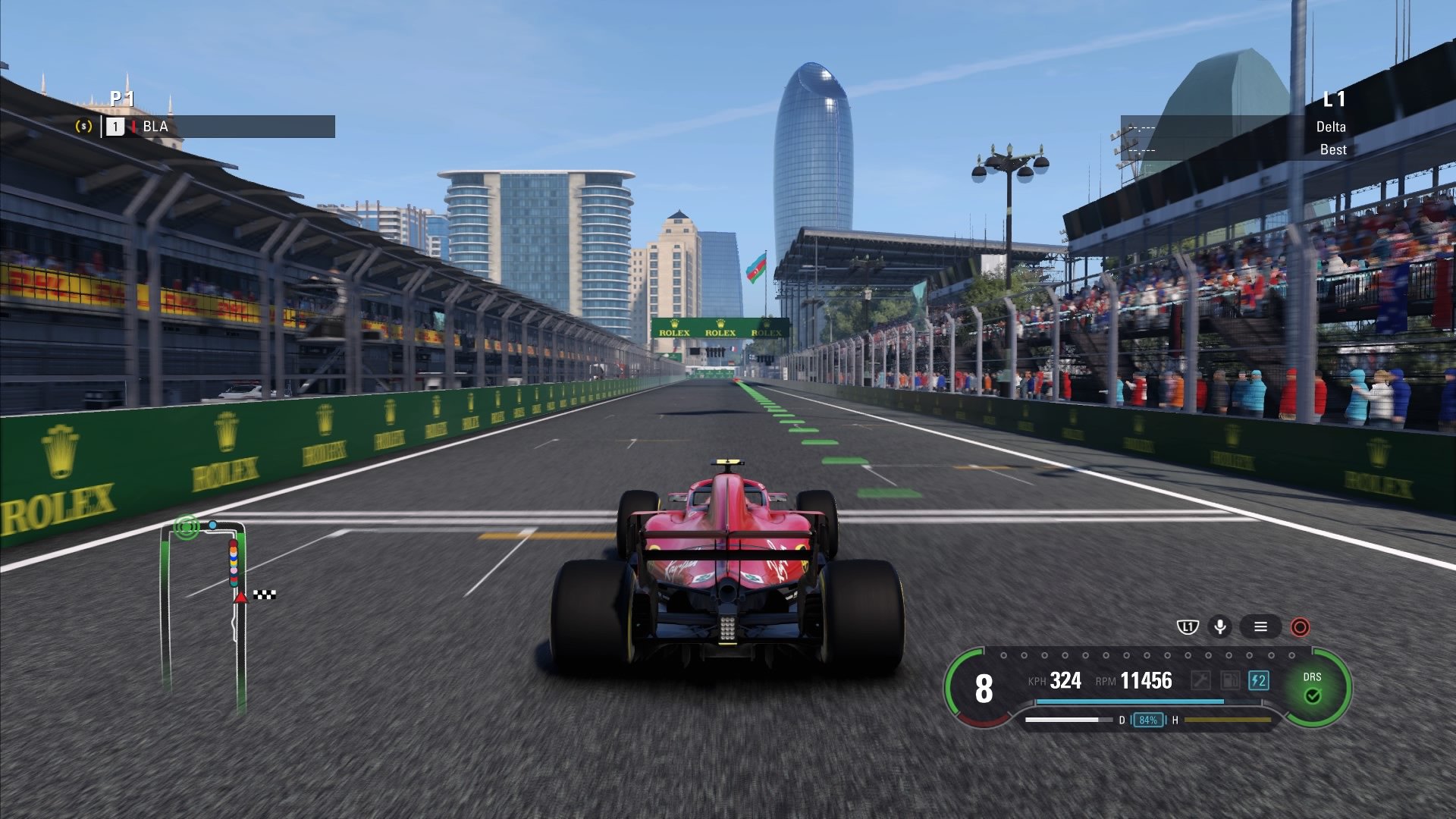Click the L1 controller shield icon

[x=1188, y=627]
